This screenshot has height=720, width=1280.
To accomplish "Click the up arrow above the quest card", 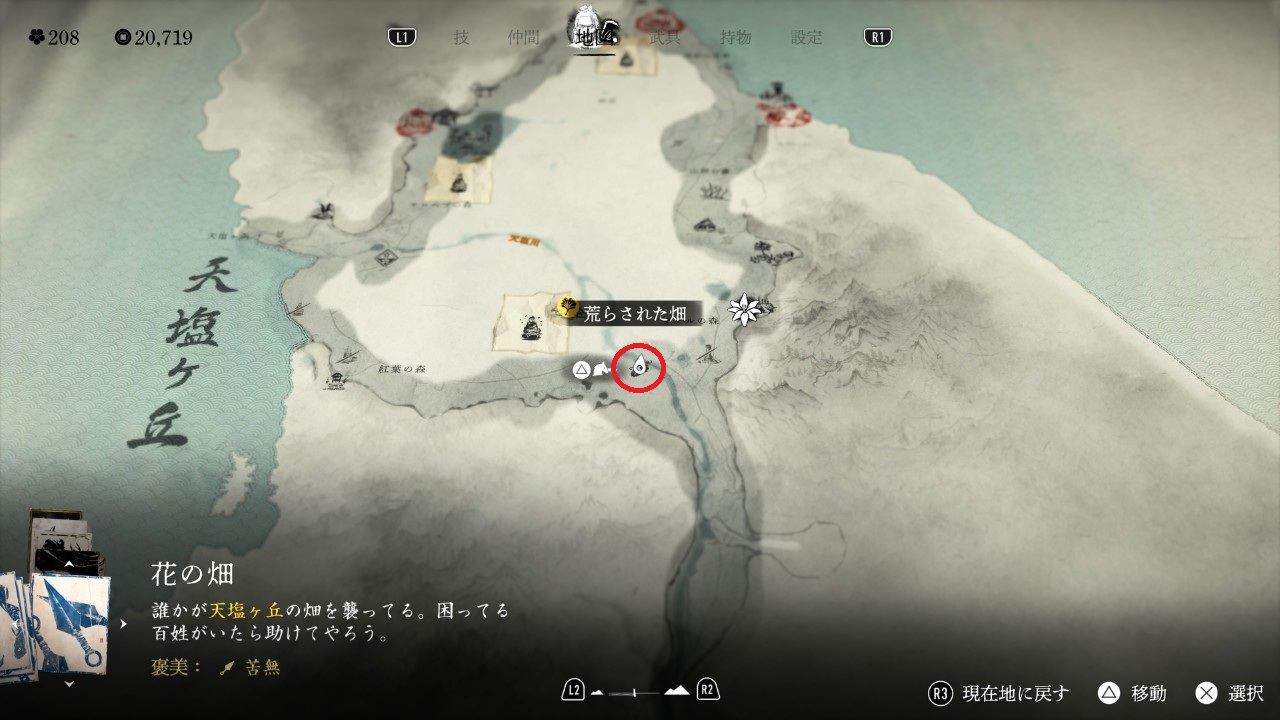I will [69, 564].
